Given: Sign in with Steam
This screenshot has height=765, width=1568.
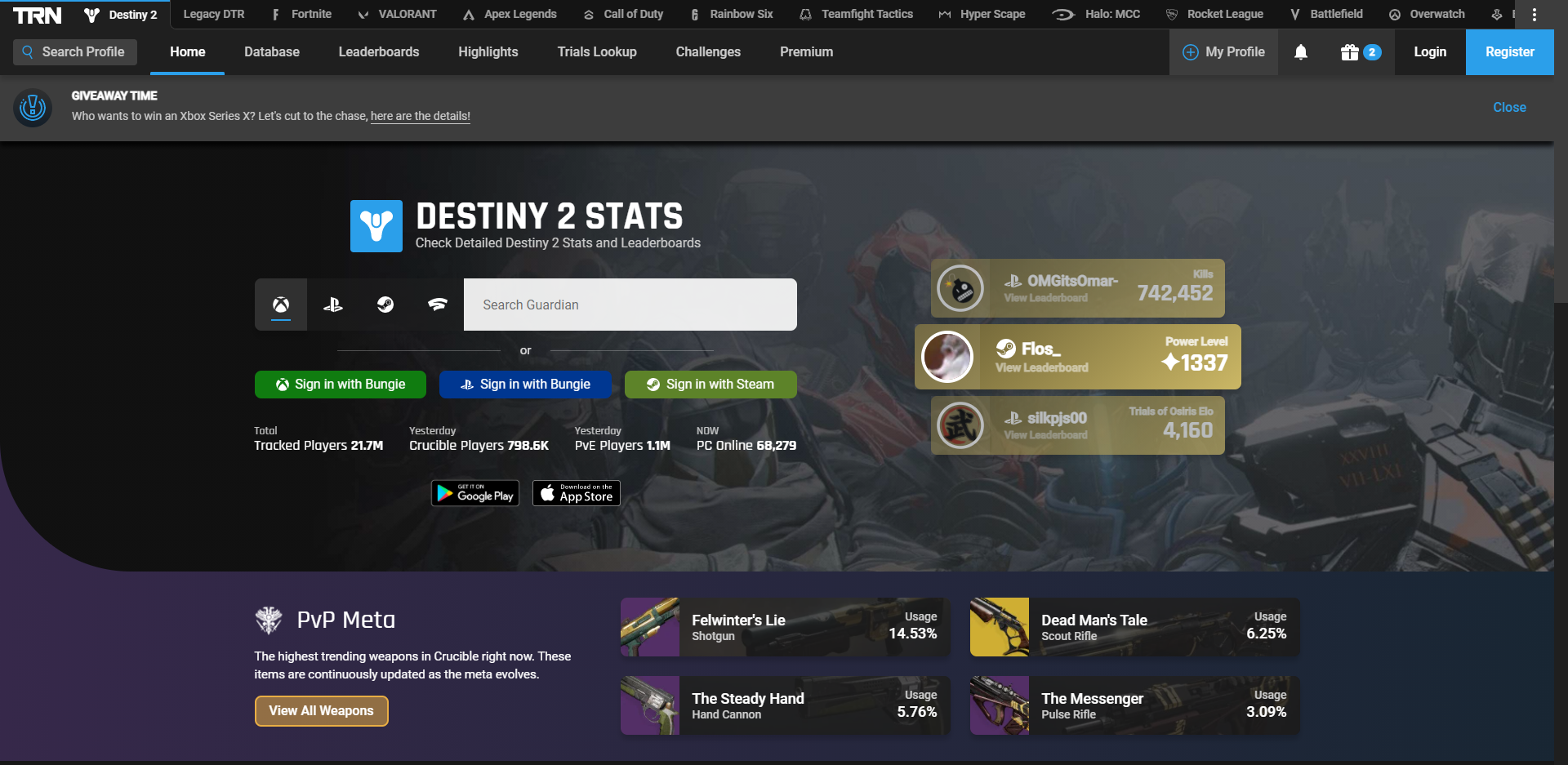Looking at the screenshot, I should (x=710, y=384).
